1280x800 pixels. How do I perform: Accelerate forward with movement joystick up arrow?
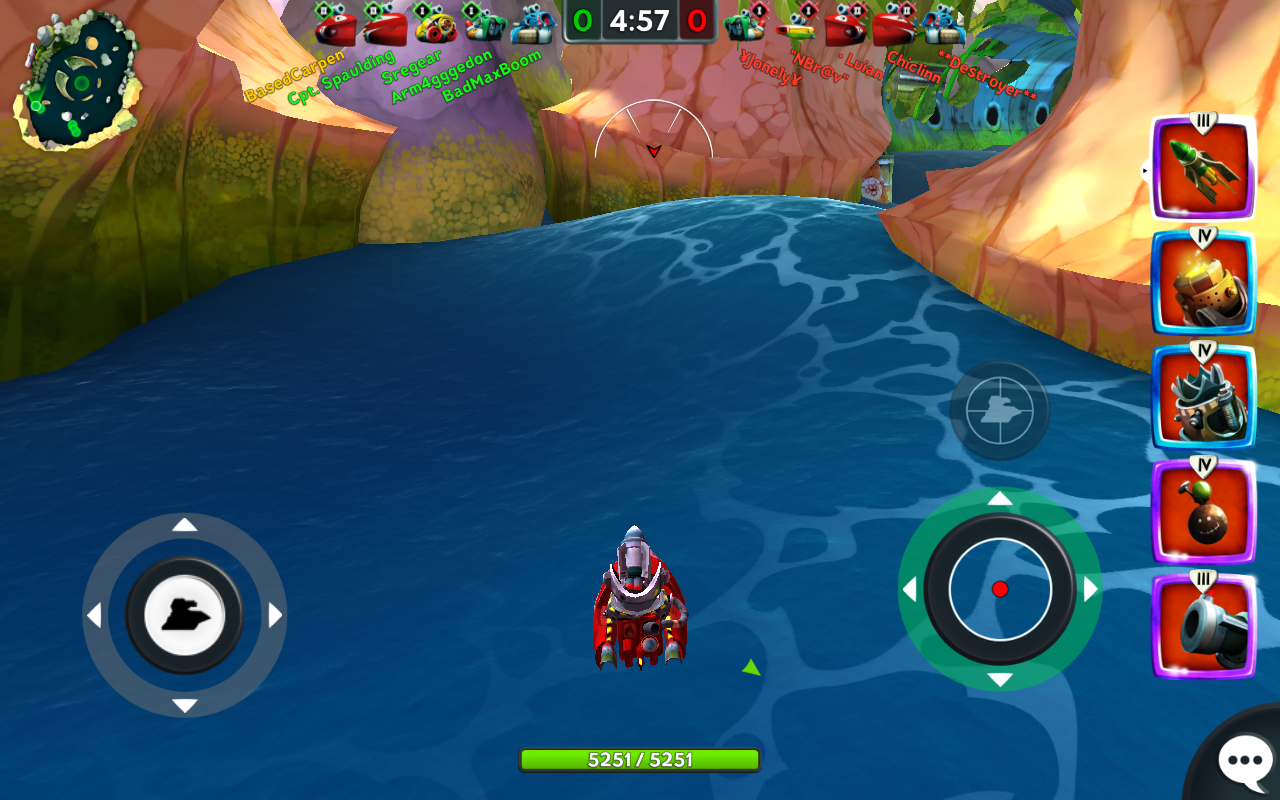(x=184, y=525)
